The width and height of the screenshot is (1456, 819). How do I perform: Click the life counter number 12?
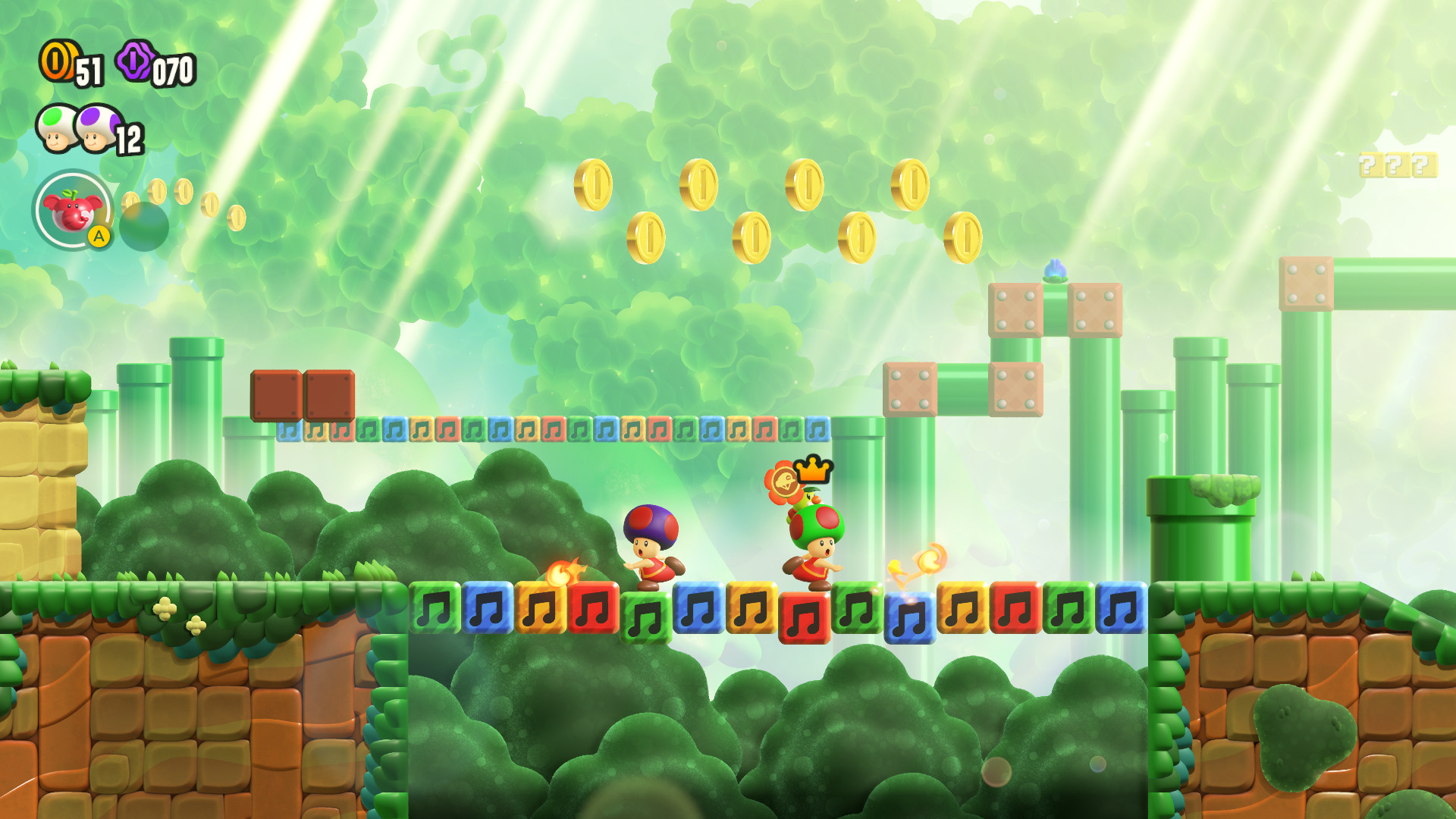point(130,138)
